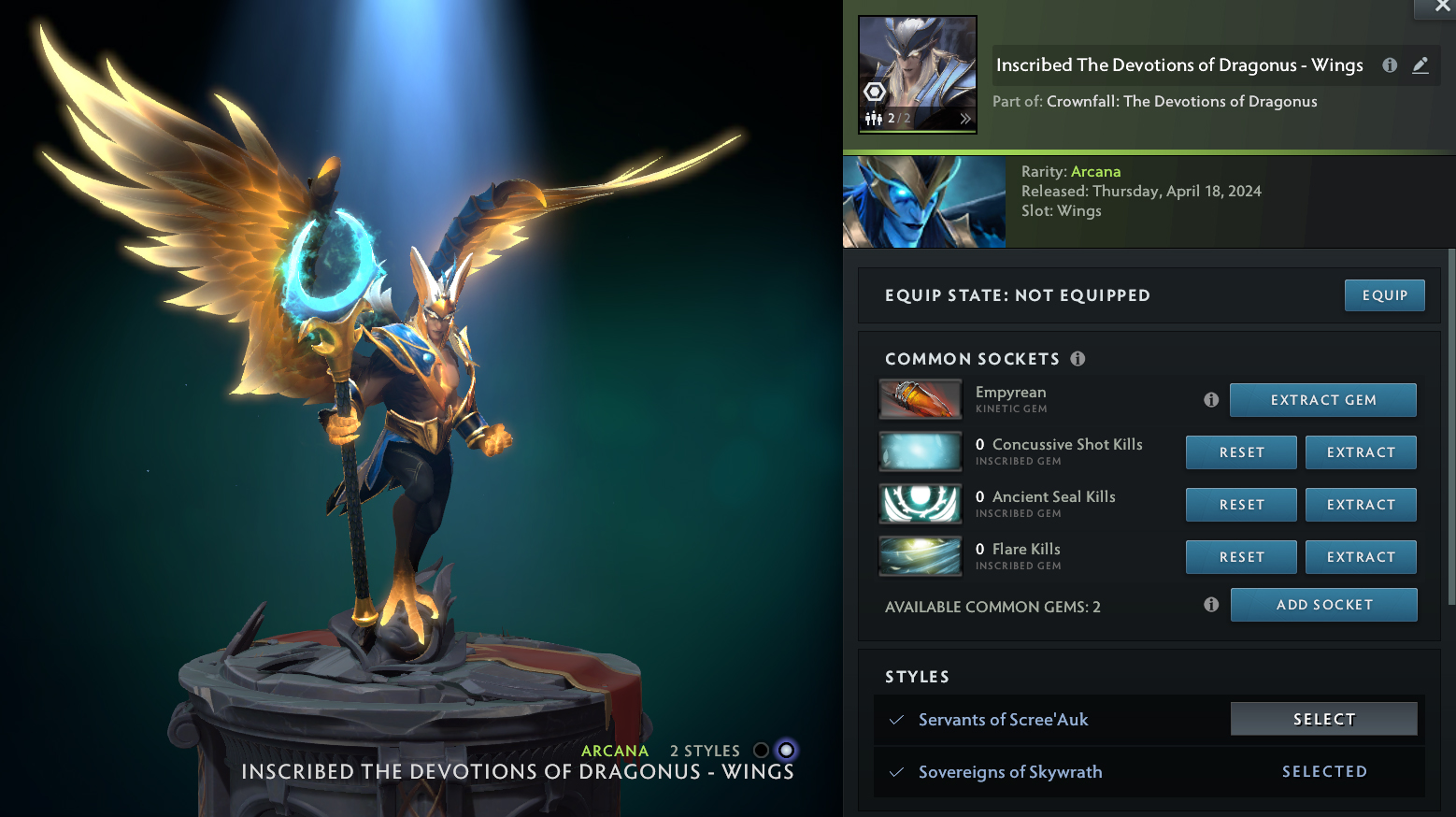The image size is (1456, 817).
Task: Select the Flare Kills inscribed gem icon
Action: click(x=921, y=557)
